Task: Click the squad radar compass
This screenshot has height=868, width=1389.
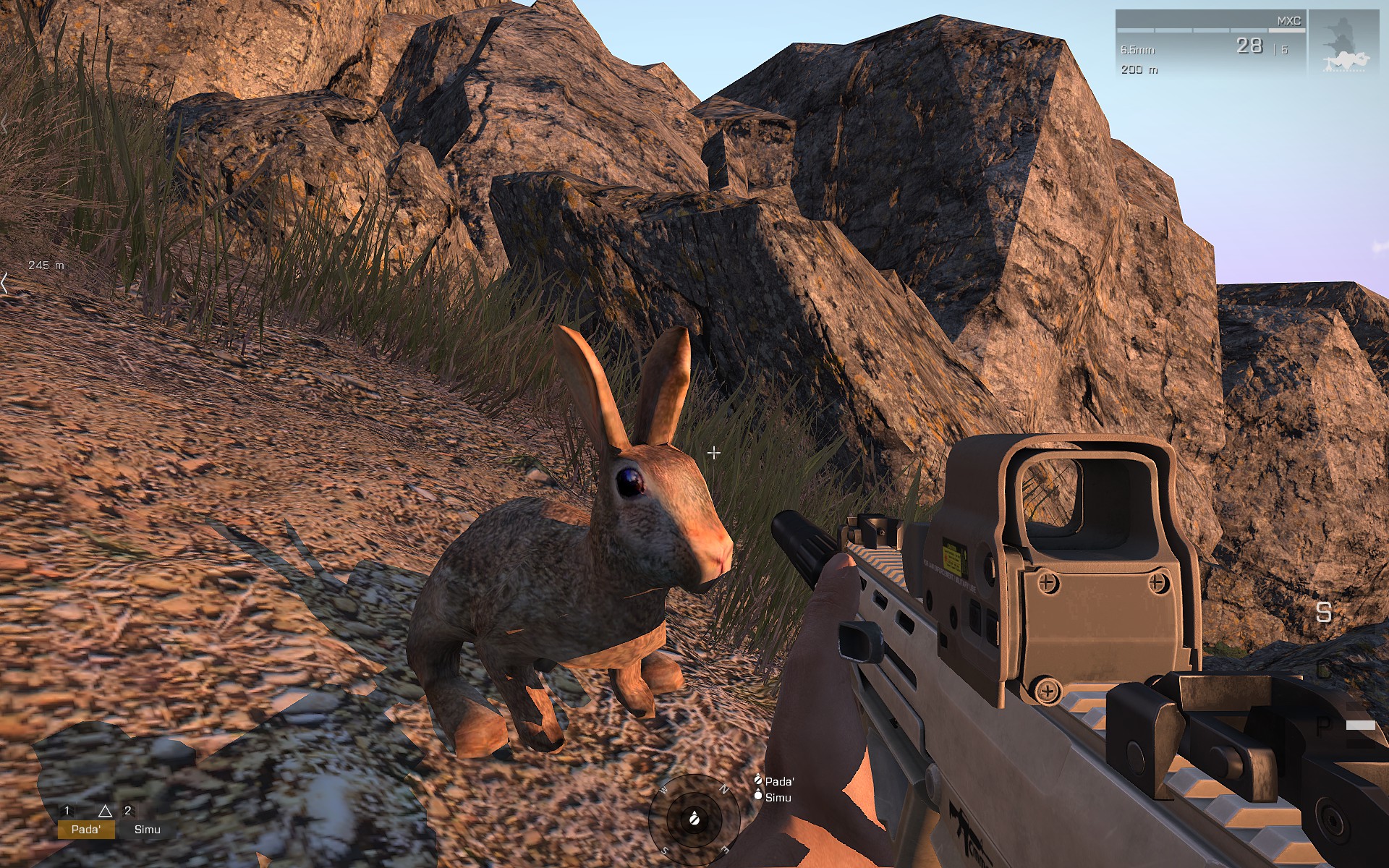Action: 694,818
